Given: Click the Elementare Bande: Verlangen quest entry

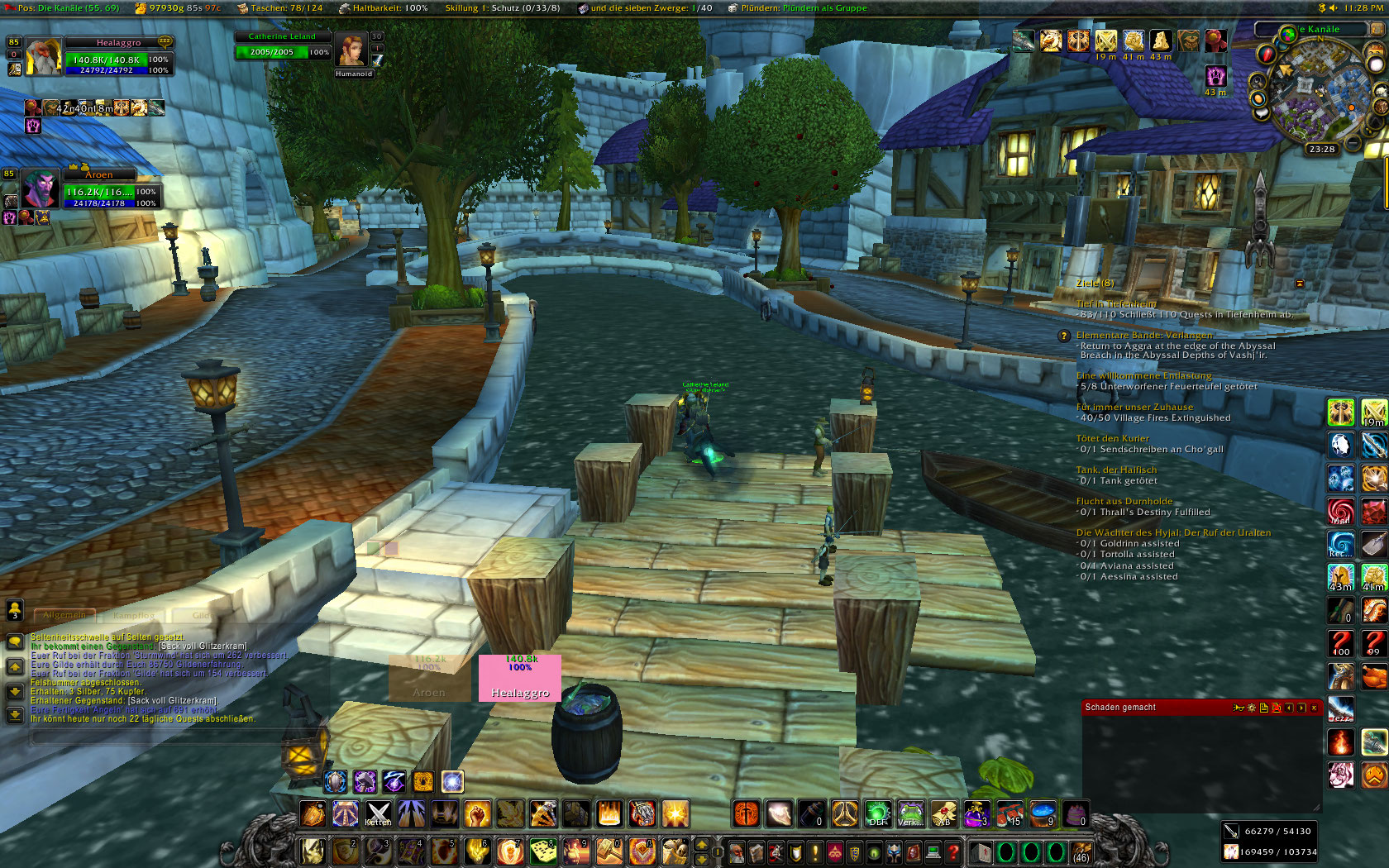Looking at the screenshot, I should 1143,335.
